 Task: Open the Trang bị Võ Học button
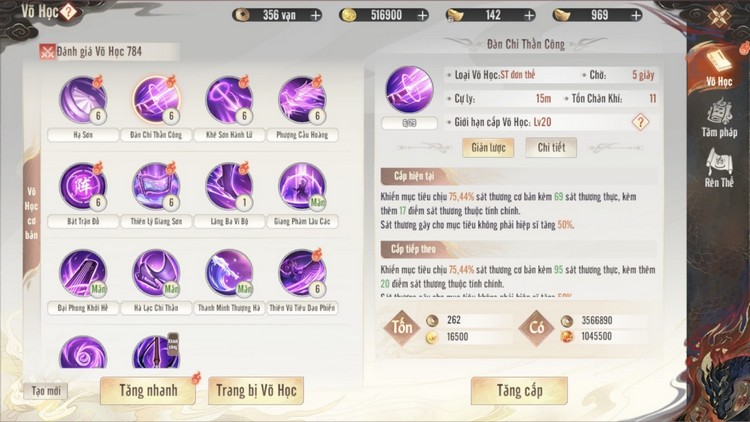pos(256,390)
